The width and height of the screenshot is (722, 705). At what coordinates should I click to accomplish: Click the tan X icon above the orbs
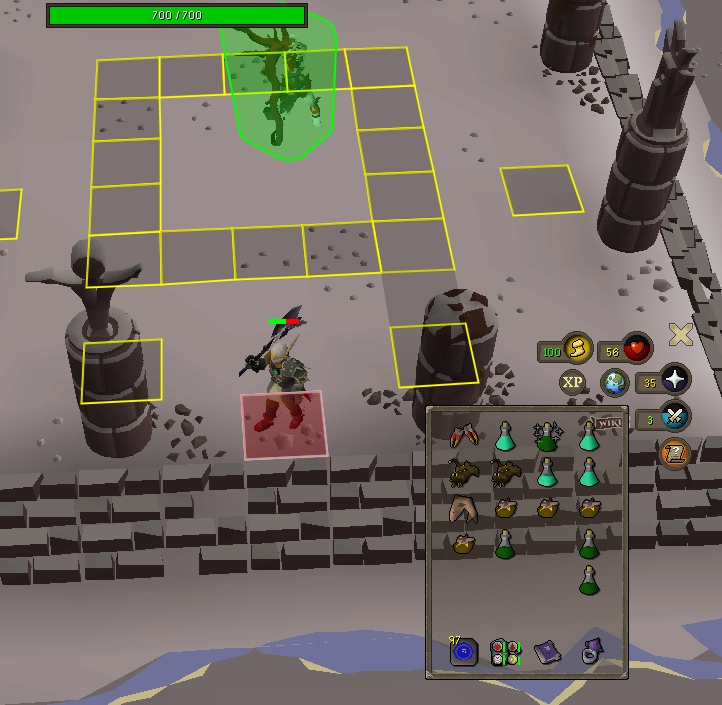click(681, 335)
